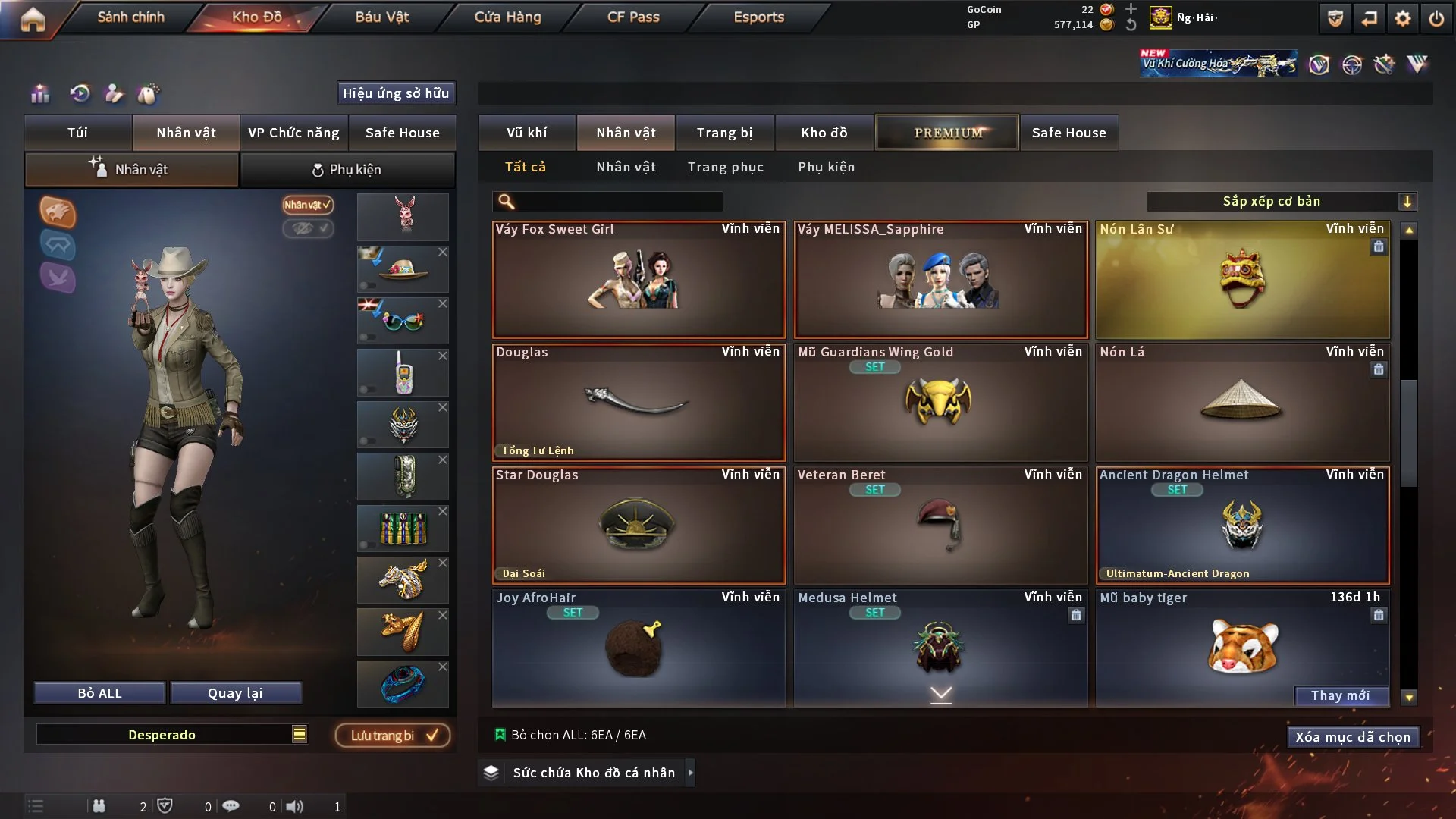Go to Sảnh chính lobby
1456x819 pixels.
130,17
